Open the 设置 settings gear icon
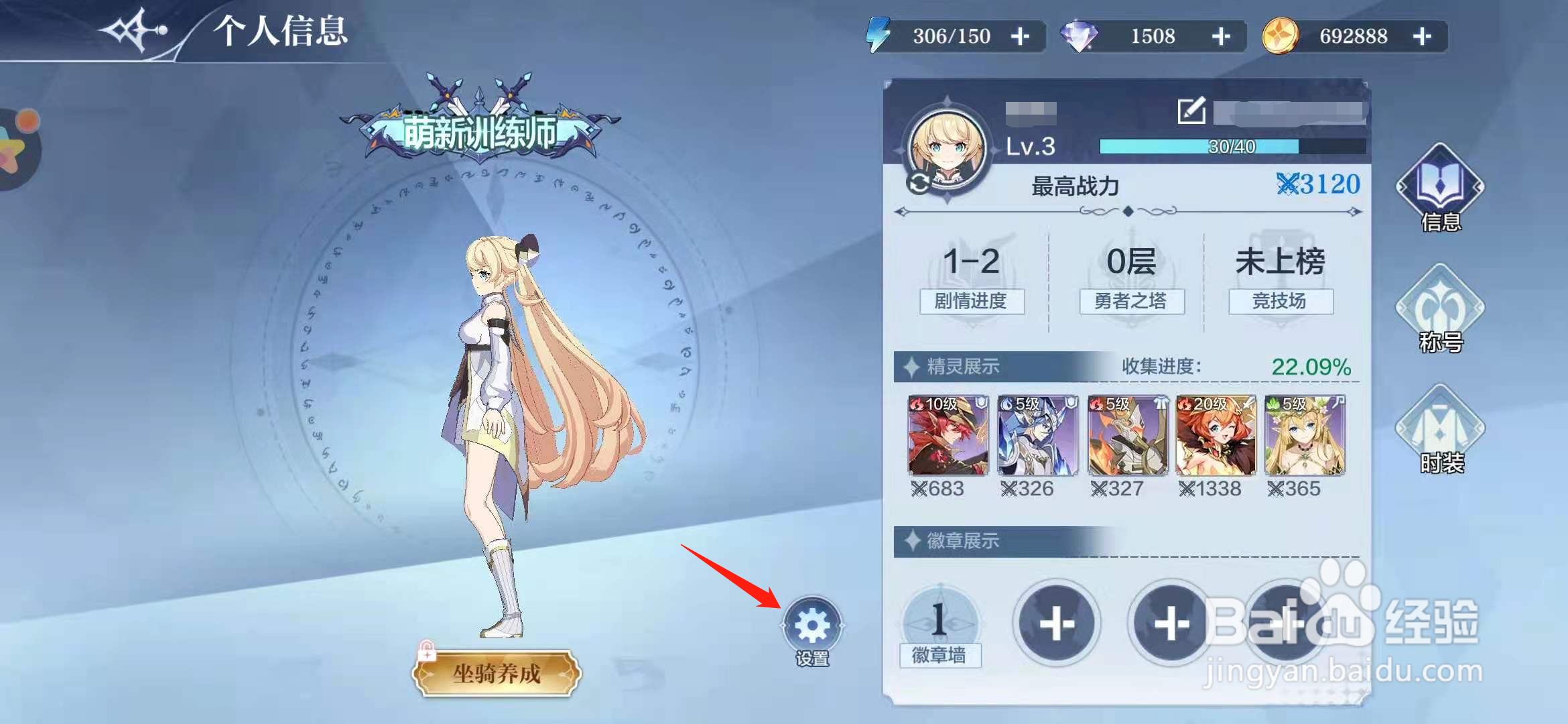This screenshot has width=1568, height=724. click(x=813, y=623)
